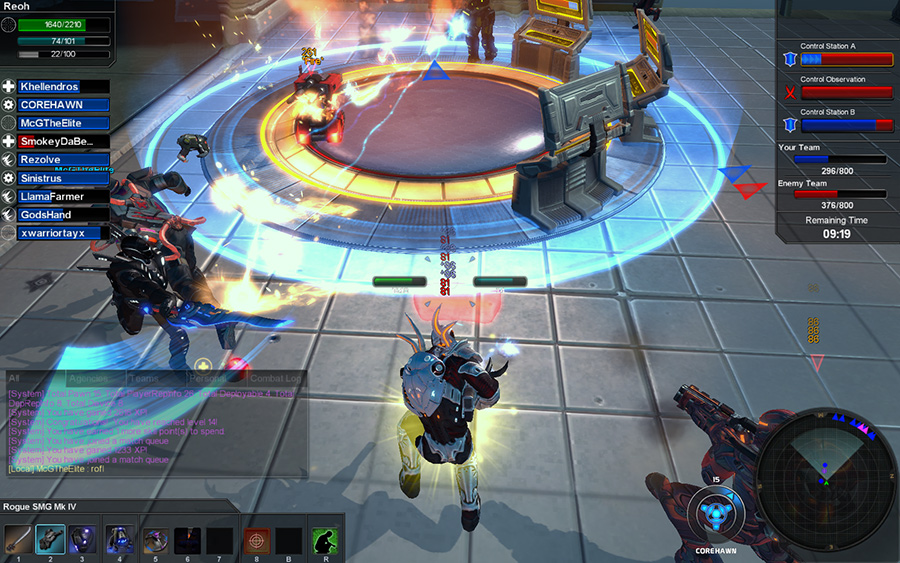Use the blue device ability in slot 4
Image resolution: width=900 pixels, height=563 pixels.
point(119,540)
